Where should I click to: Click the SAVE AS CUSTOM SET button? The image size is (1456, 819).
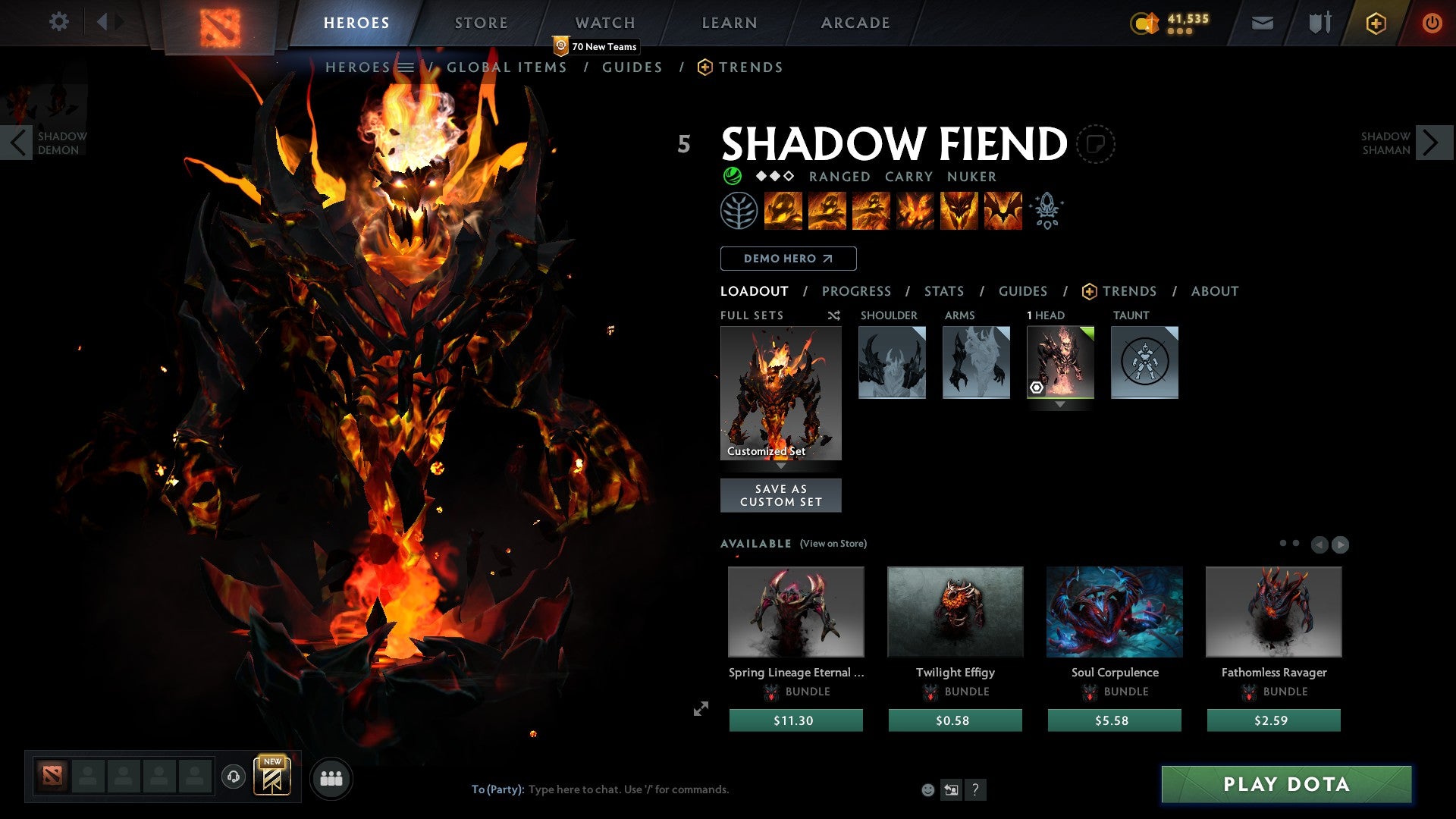[780, 494]
